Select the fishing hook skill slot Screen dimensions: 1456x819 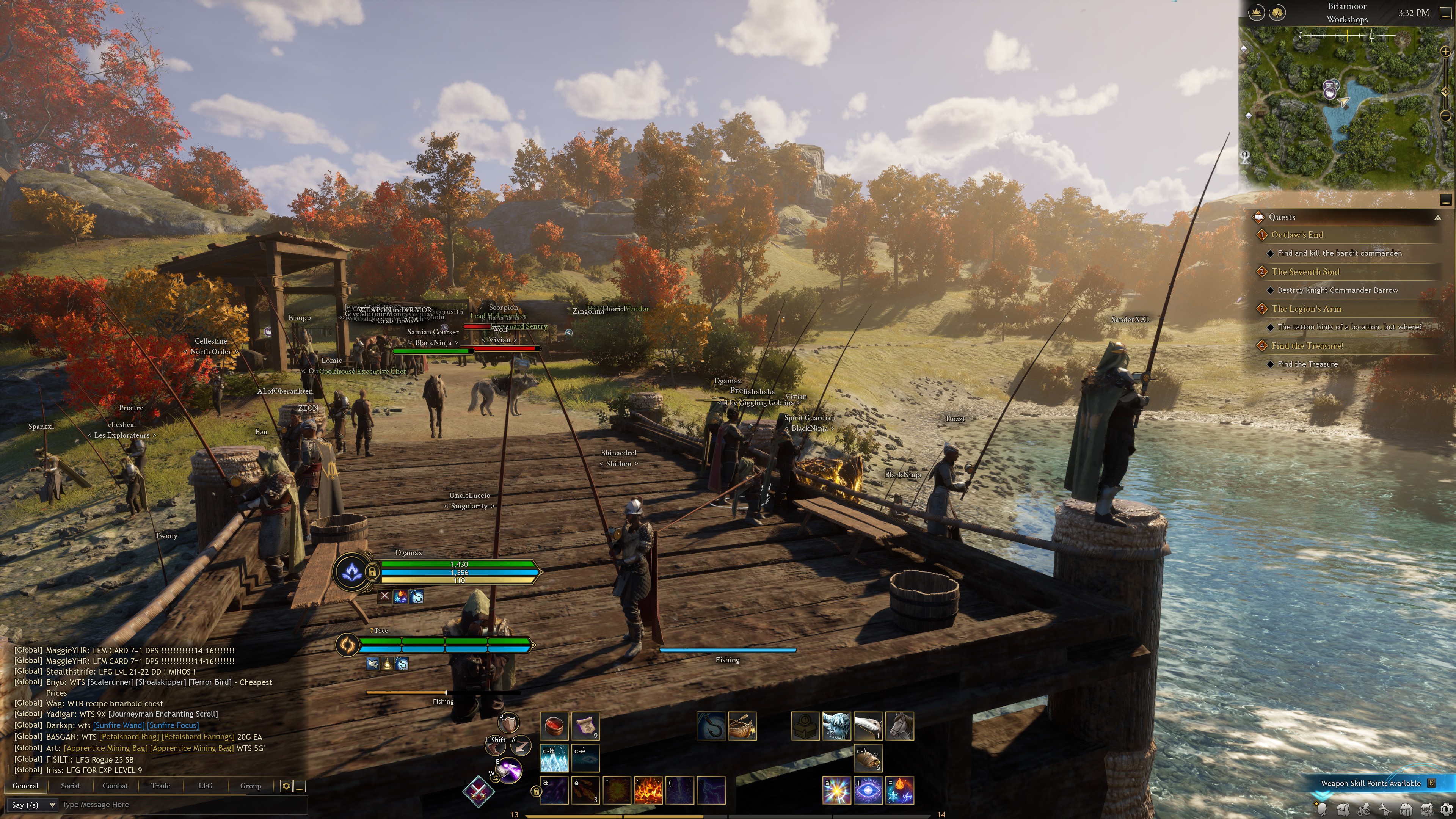point(711,726)
